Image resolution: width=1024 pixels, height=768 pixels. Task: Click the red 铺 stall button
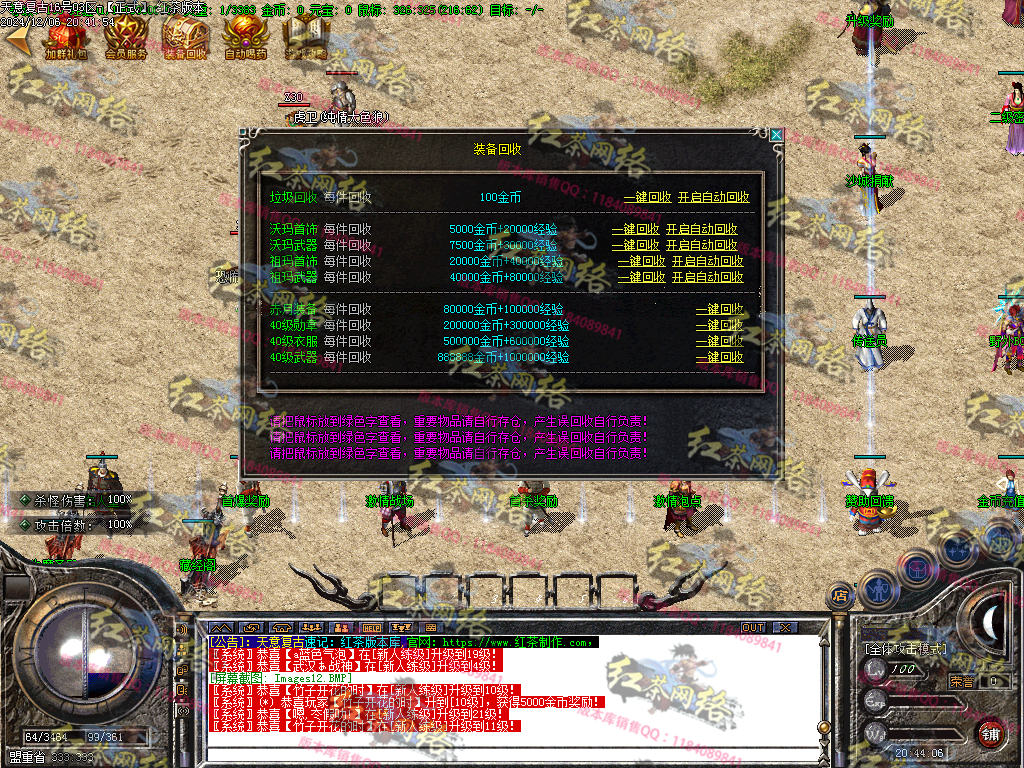click(989, 733)
